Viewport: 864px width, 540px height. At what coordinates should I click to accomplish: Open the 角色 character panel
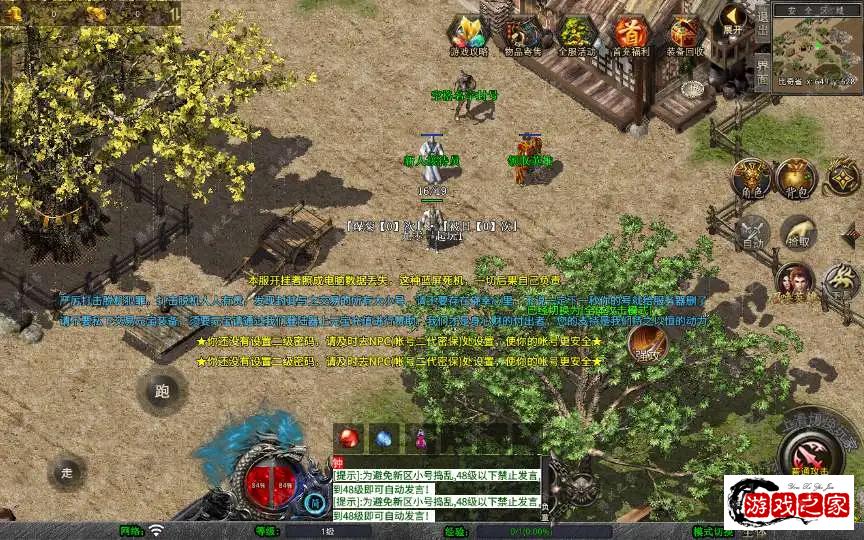click(x=750, y=179)
